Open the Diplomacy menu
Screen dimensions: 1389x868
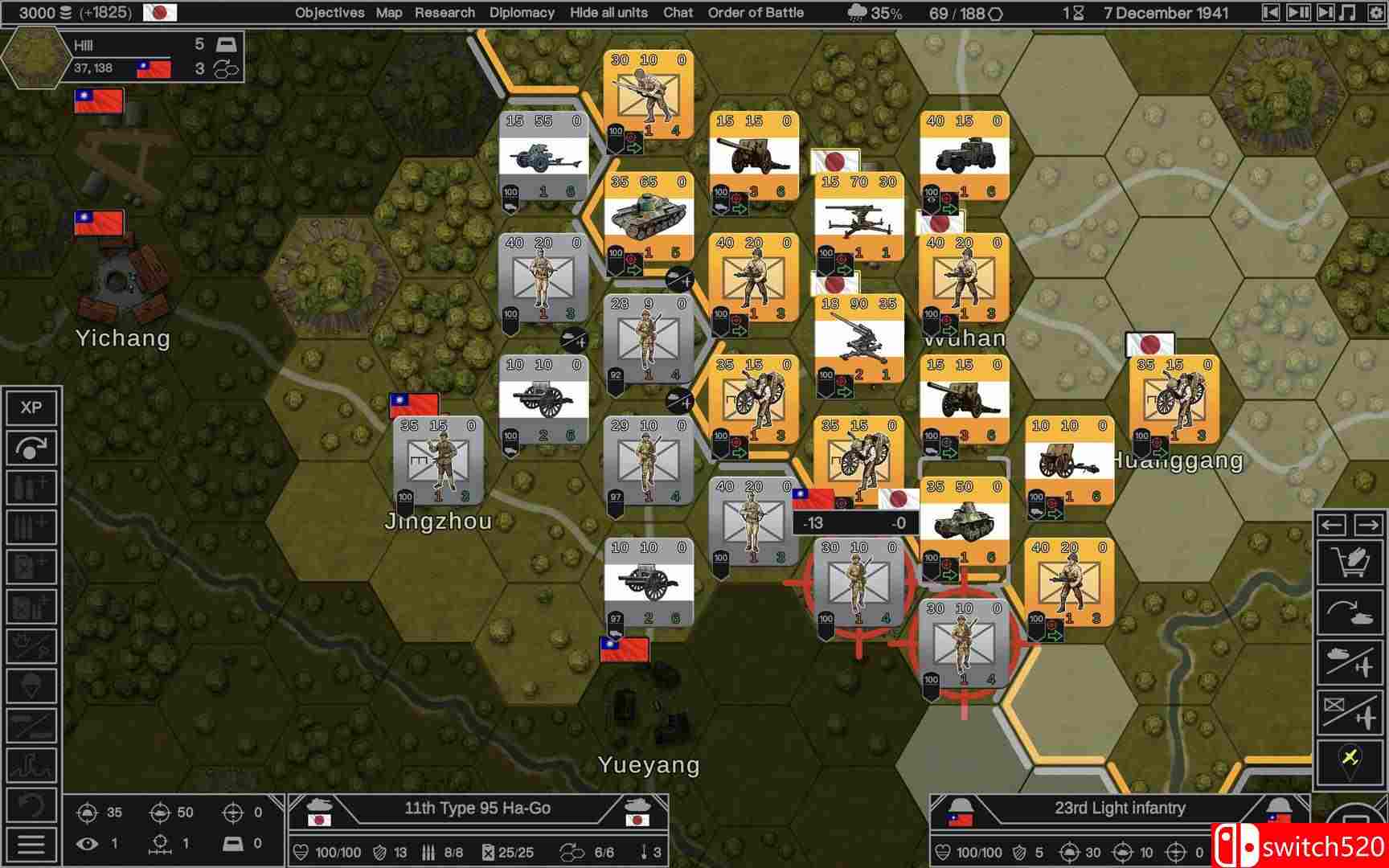click(521, 12)
